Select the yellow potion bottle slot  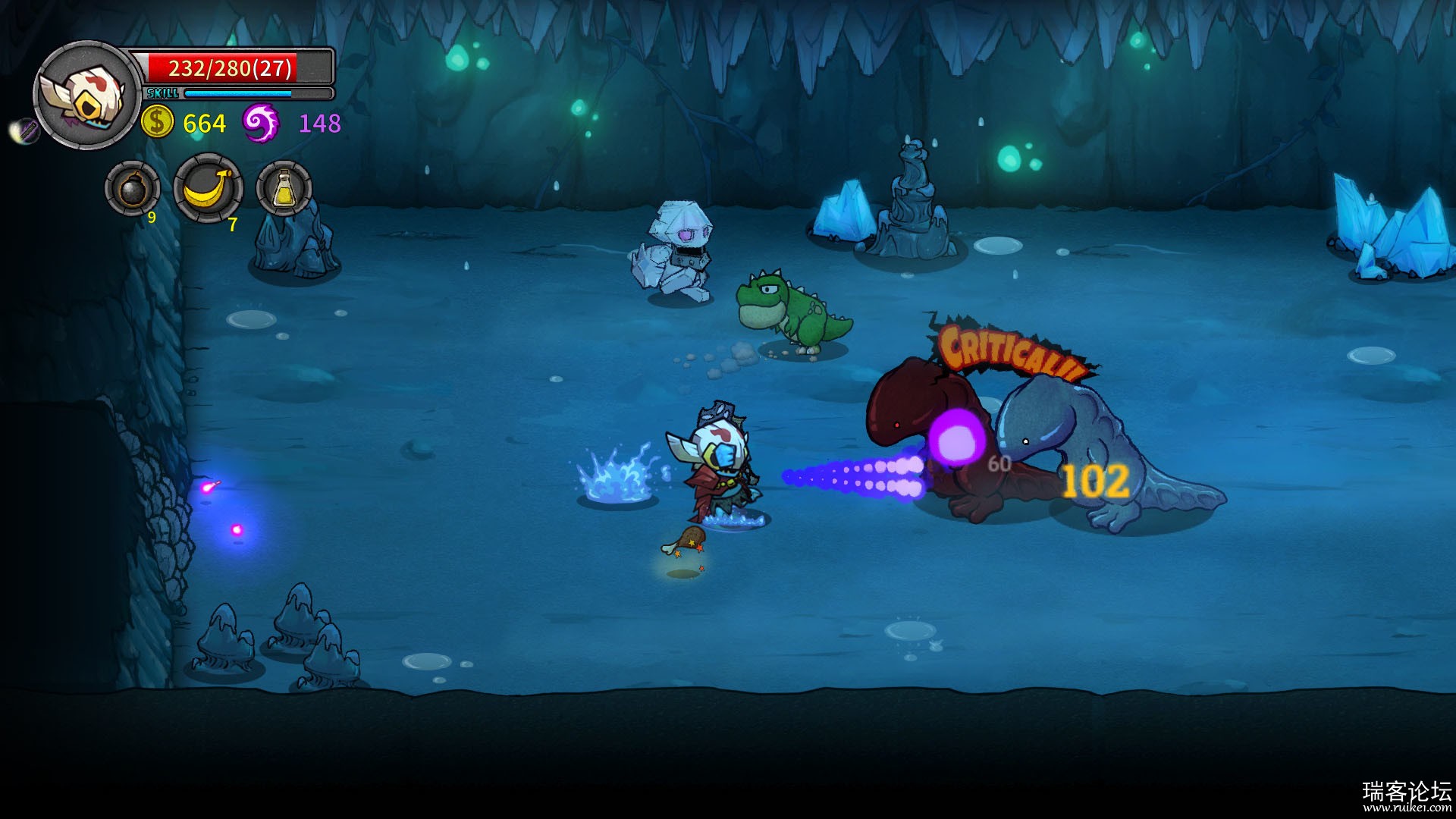point(284,189)
